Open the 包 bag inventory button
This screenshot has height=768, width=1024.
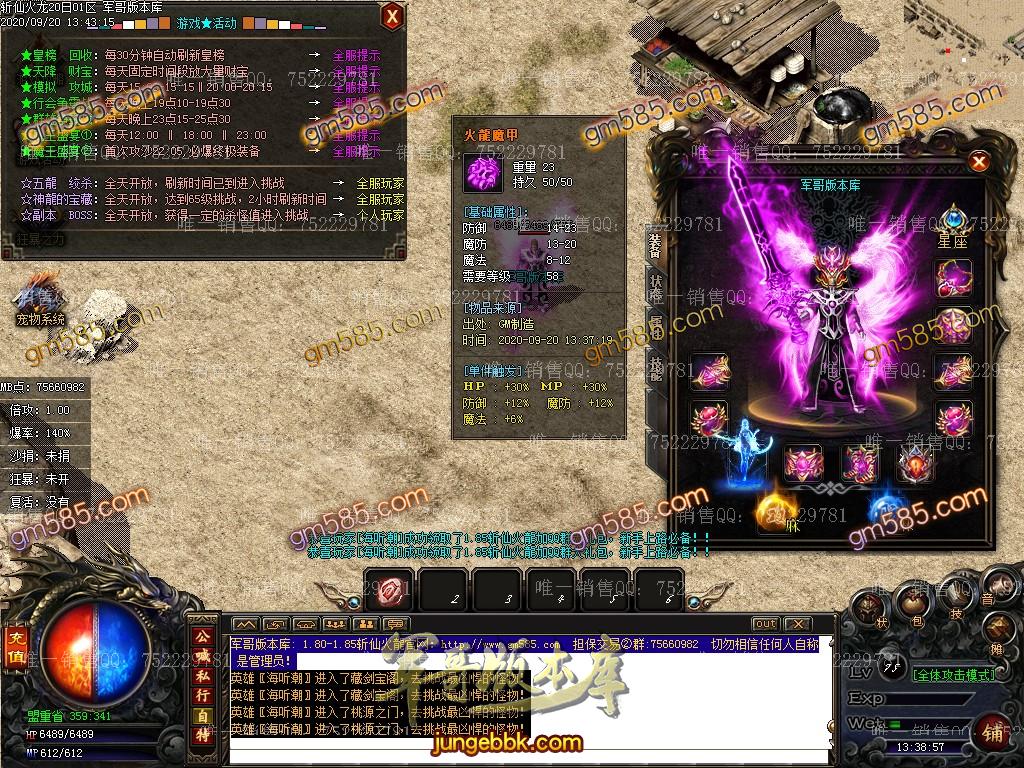pyautogui.click(x=914, y=601)
